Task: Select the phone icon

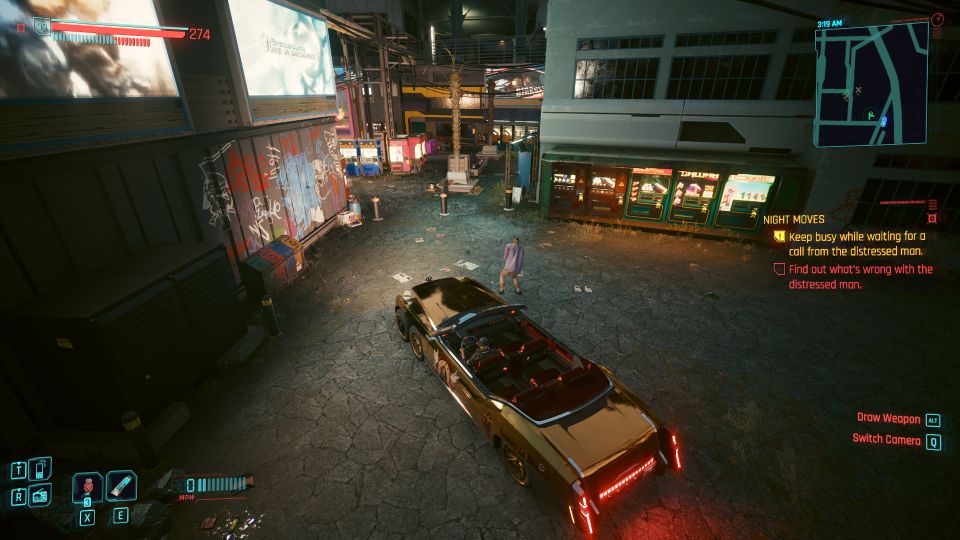Action: [x=41, y=468]
